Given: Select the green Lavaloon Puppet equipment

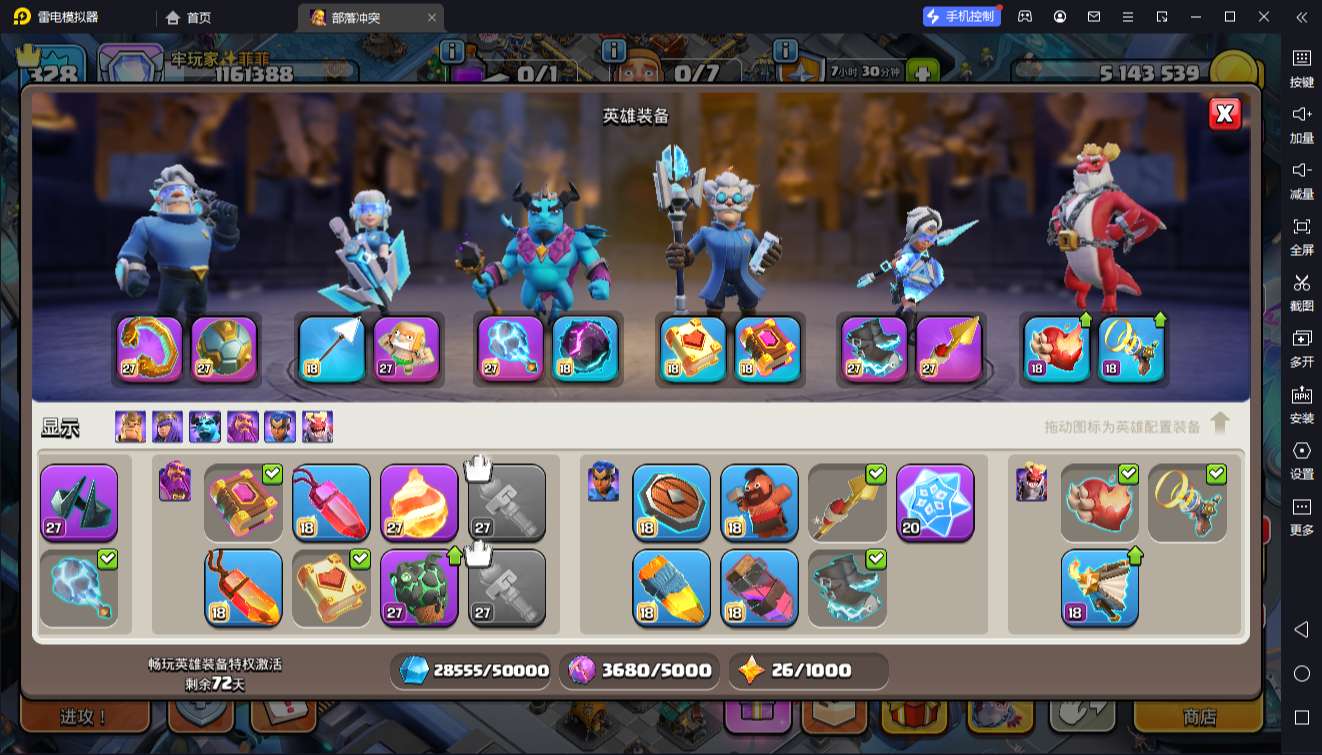Looking at the screenshot, I should [419, 587].
